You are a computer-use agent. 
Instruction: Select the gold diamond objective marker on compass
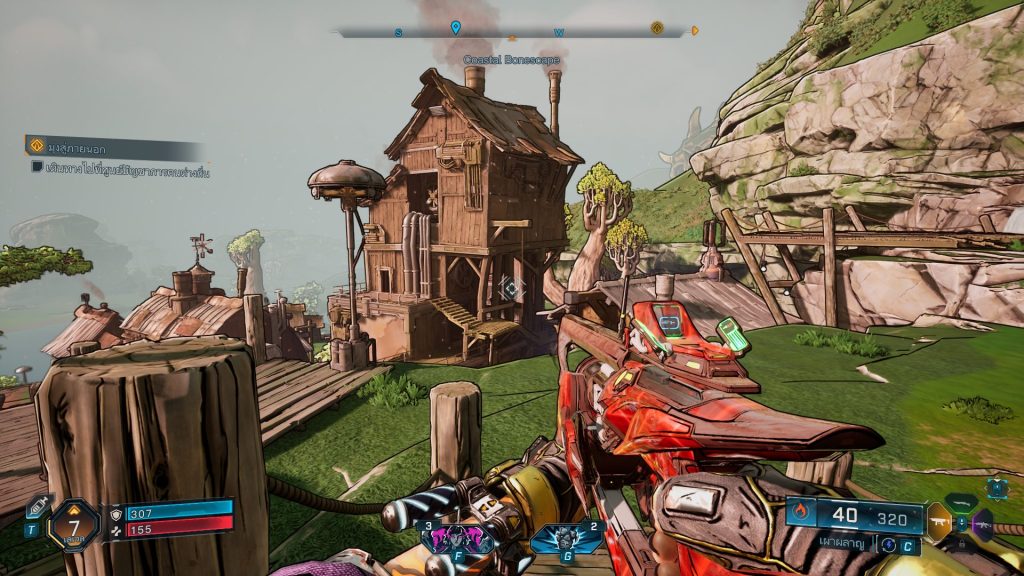pyautogui.click(x=657, y=28)
